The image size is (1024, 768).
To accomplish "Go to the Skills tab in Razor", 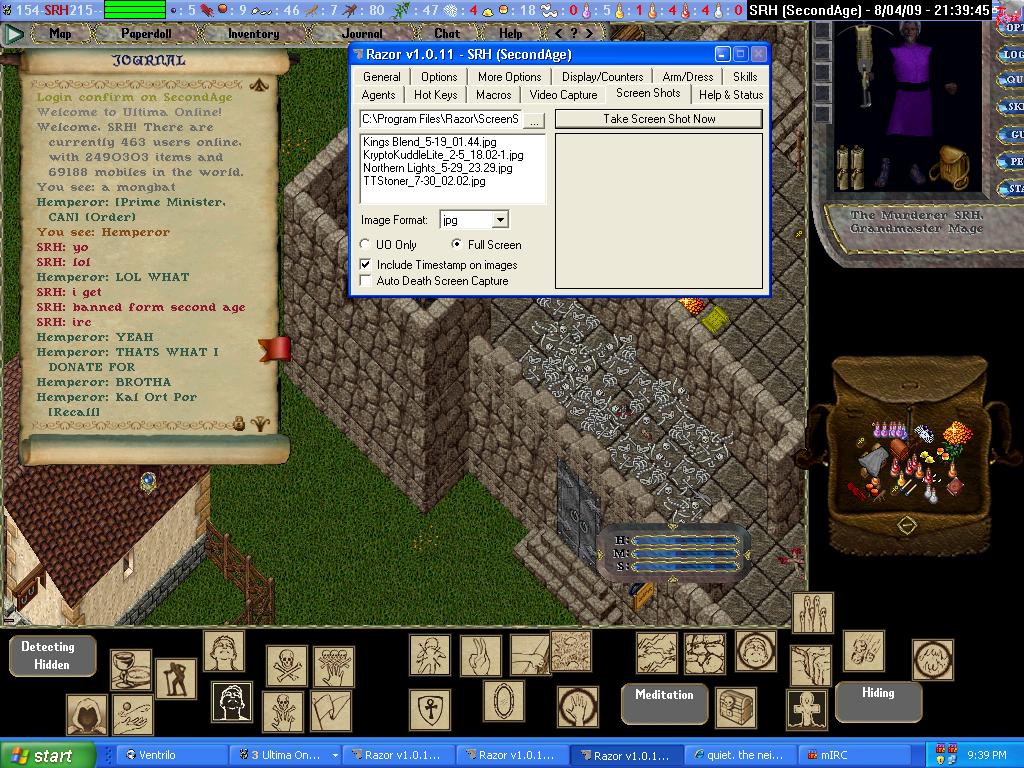I will [745, 77].
